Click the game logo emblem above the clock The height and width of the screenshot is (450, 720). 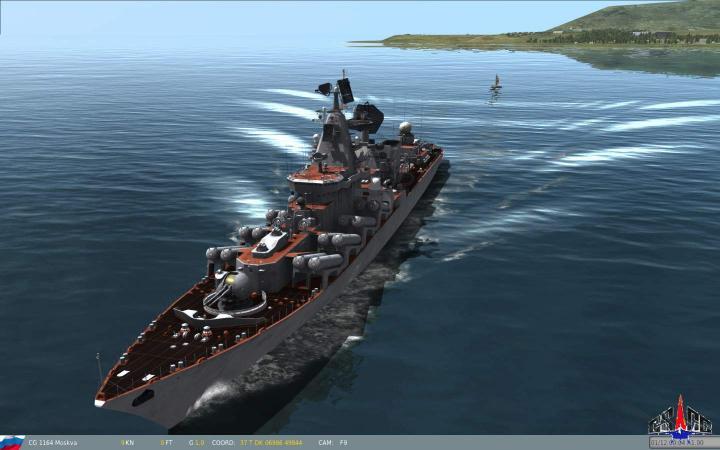(x=678, y=418)
